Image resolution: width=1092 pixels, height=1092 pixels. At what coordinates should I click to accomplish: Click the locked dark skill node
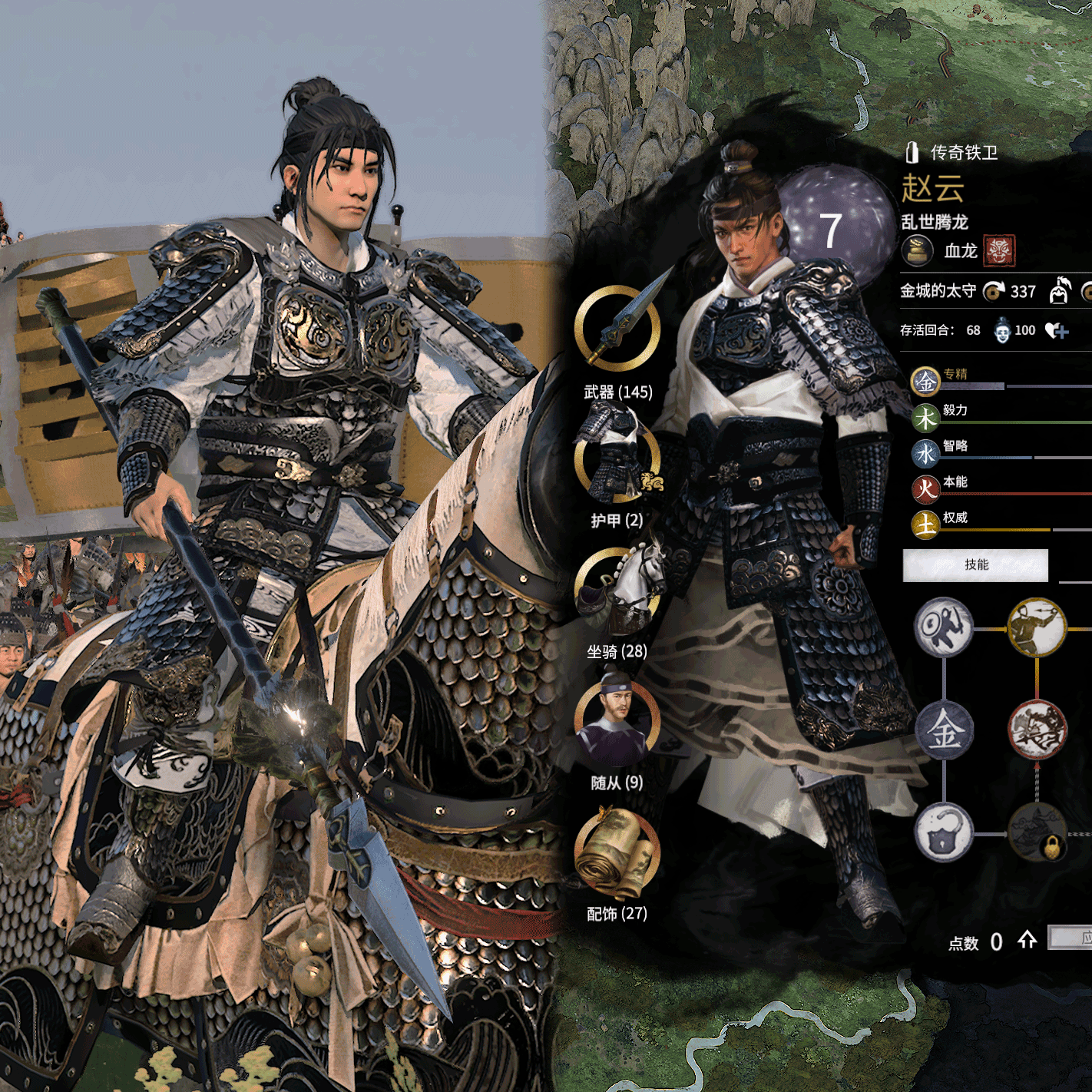(1037, 833)
